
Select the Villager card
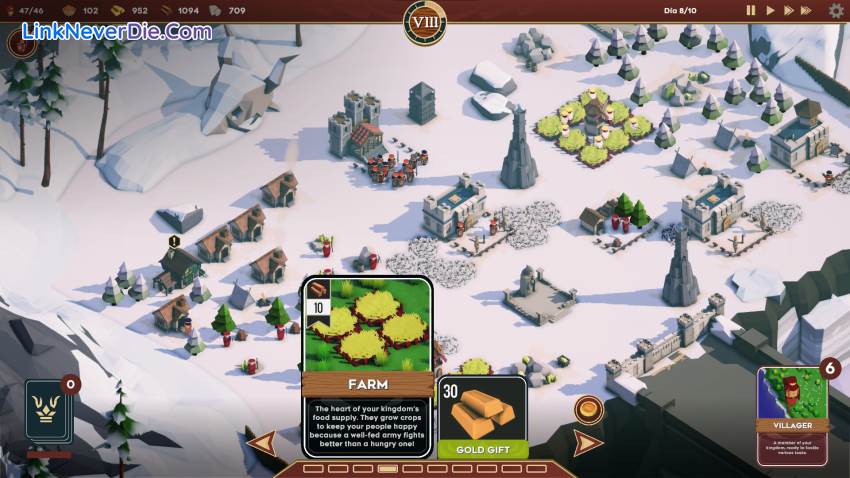[x=791, y=412]
